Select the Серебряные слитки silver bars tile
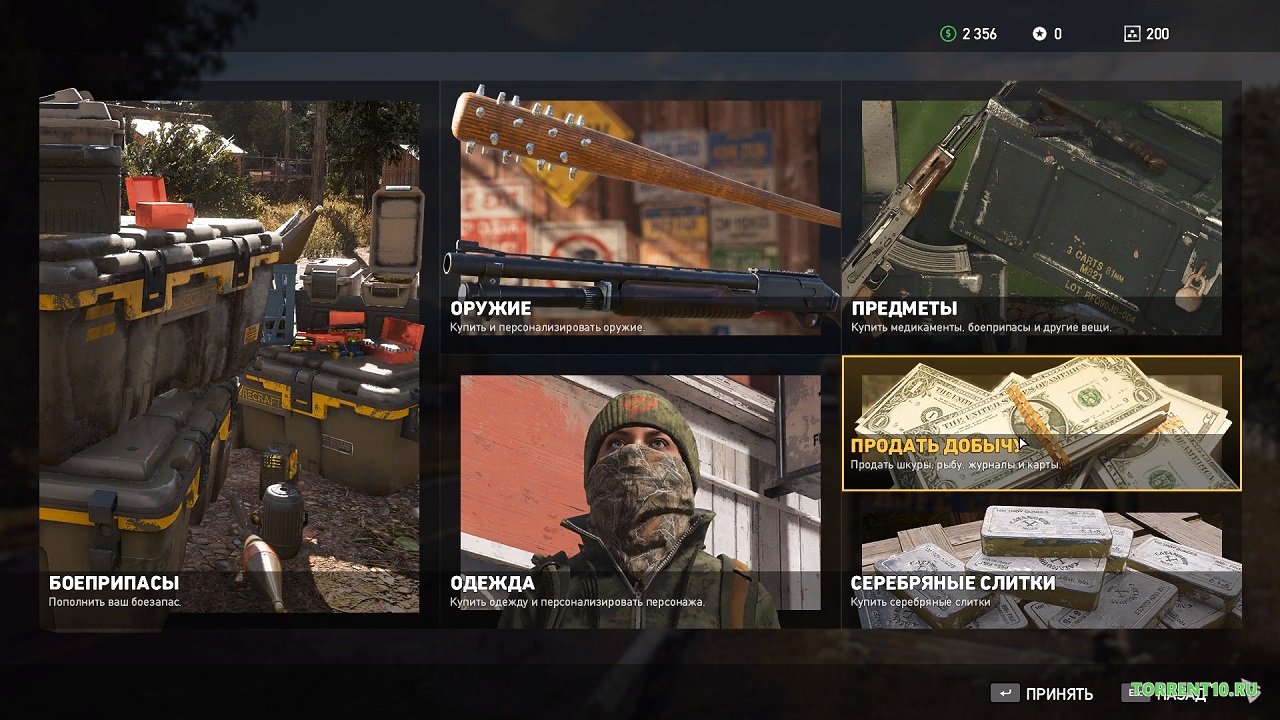This screenshot has height=720, width=1280. tap(1041, 561)
